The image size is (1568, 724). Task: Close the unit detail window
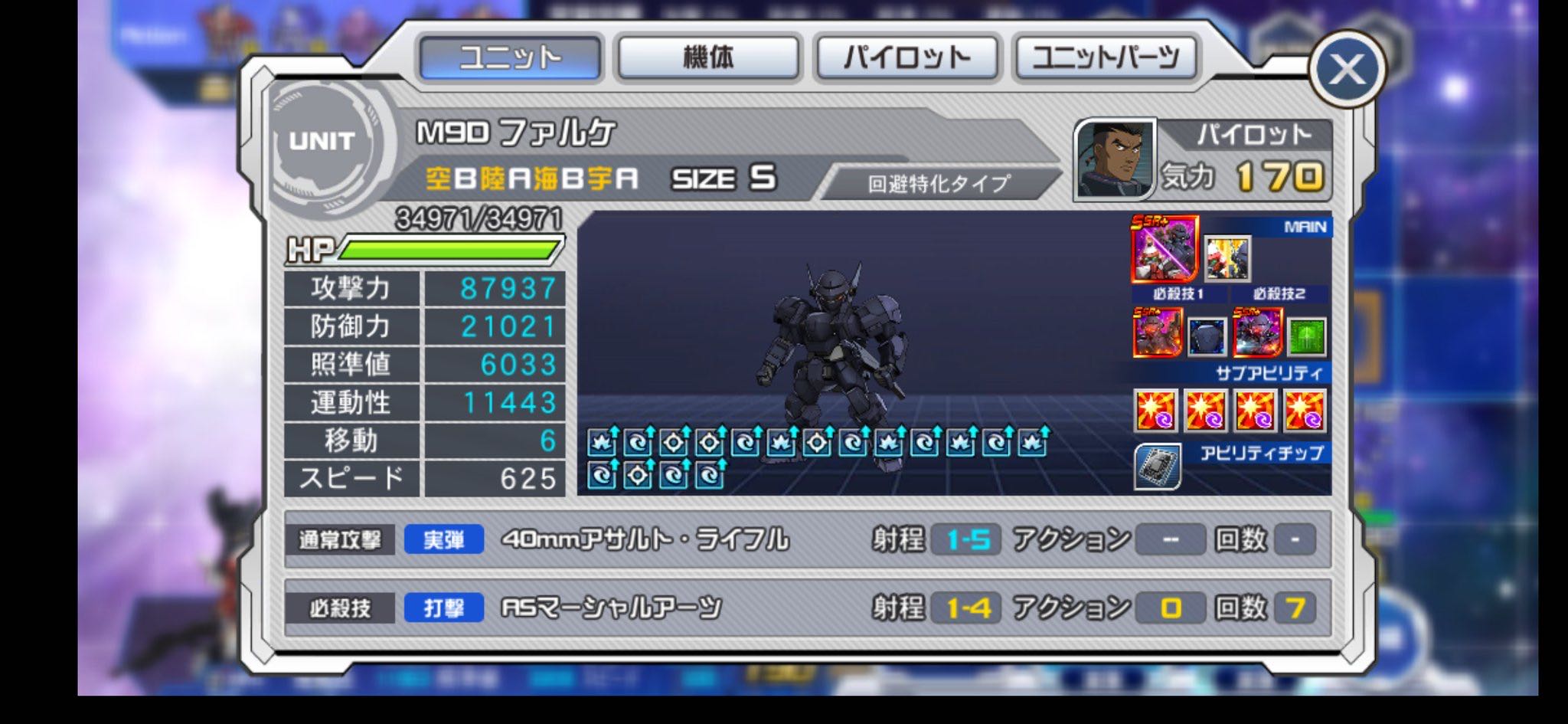click(1347, 70)
